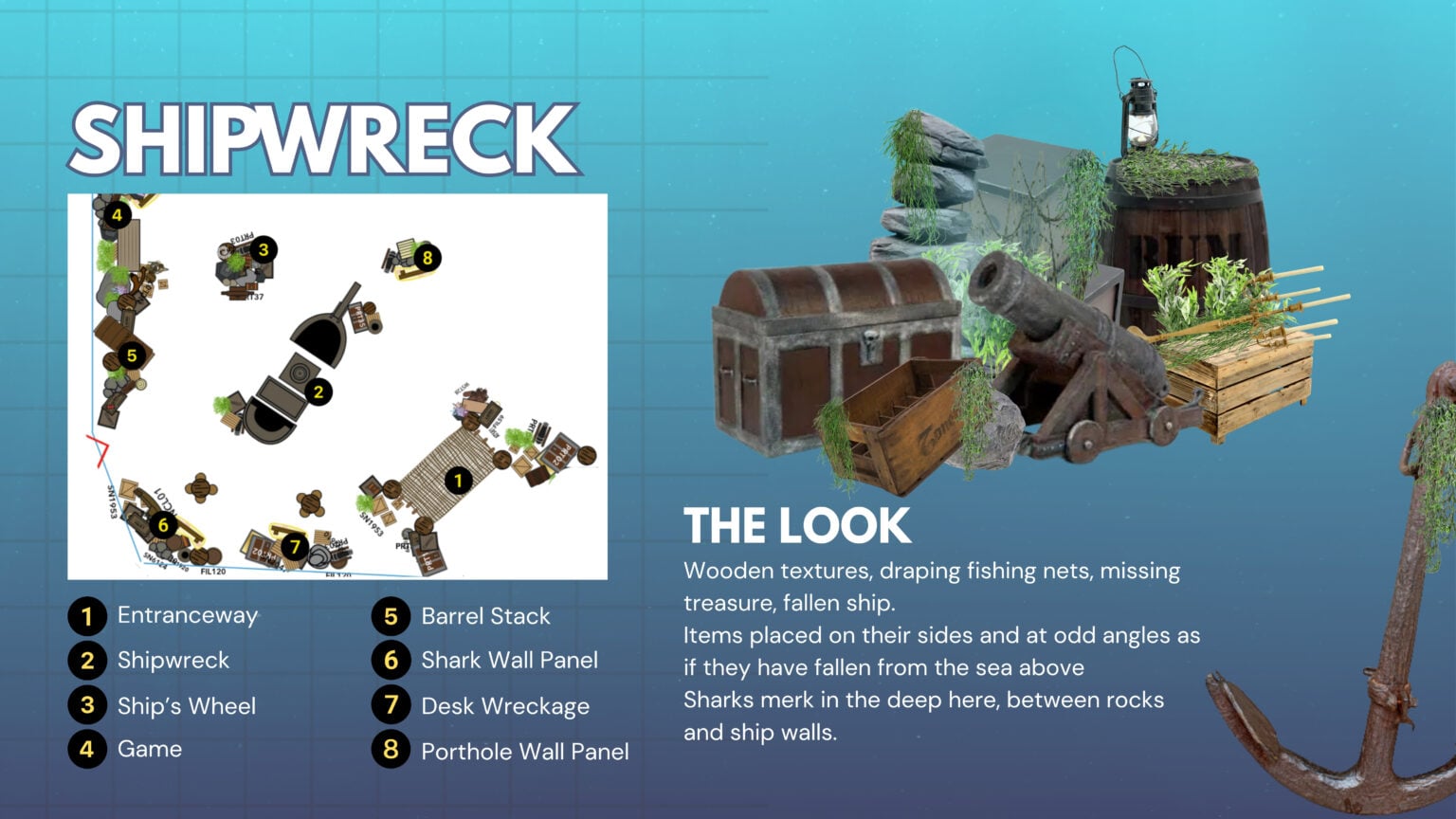Click marker 3 on the floor plan map

264,250
